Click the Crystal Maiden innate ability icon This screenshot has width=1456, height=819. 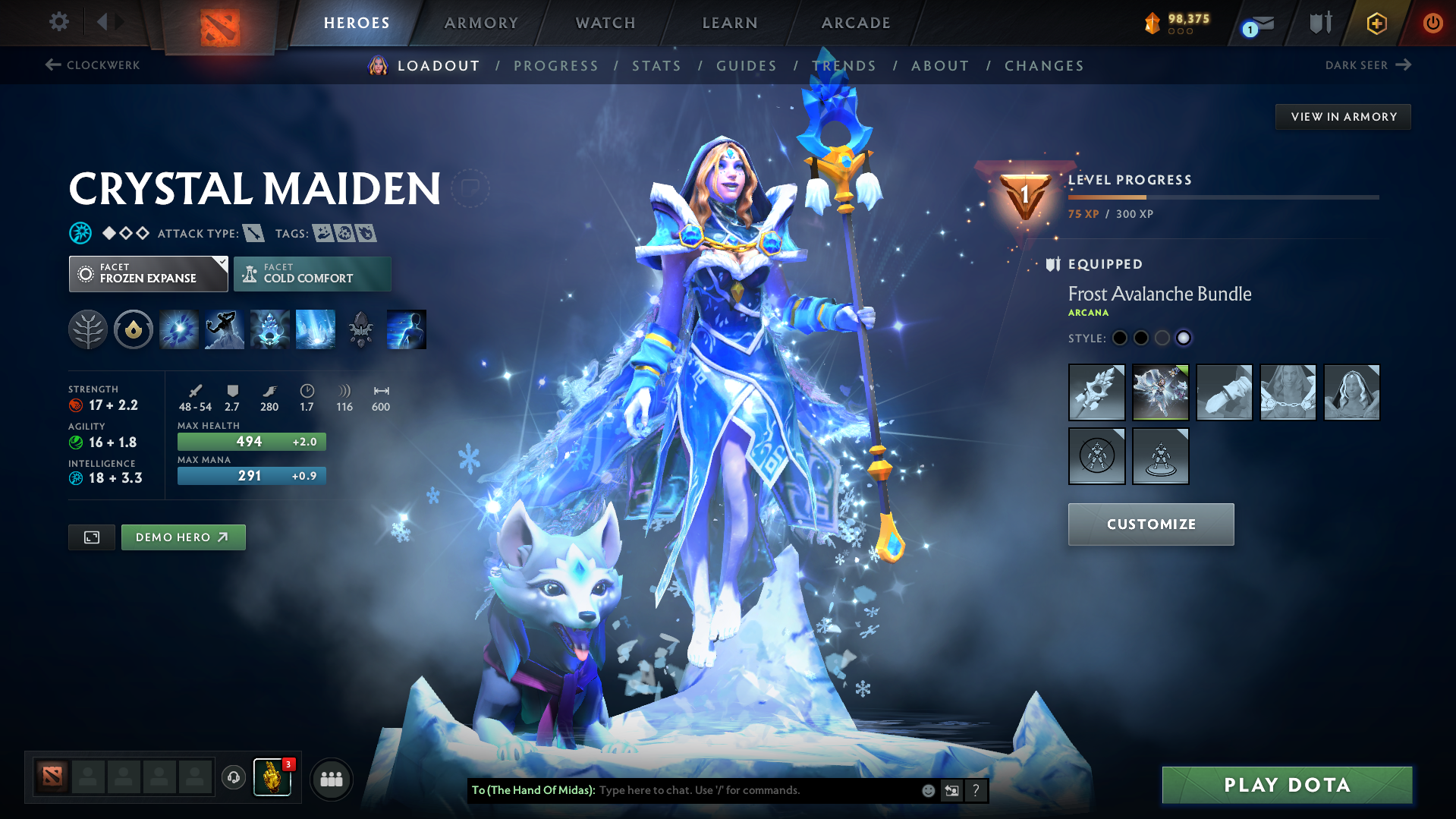click(133, 329)
